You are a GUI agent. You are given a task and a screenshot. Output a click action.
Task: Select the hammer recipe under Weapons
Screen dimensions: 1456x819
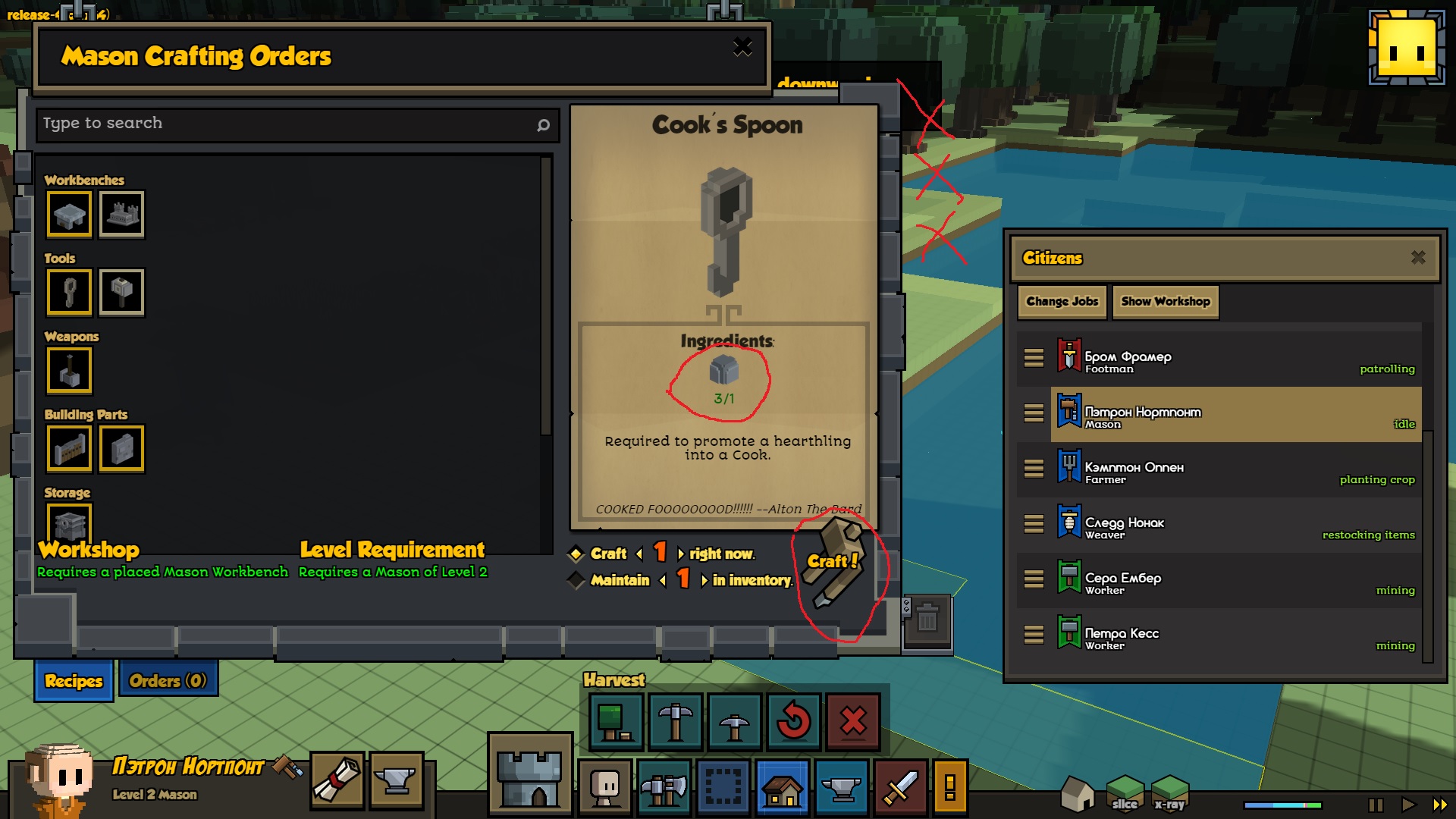pos(70,370)
